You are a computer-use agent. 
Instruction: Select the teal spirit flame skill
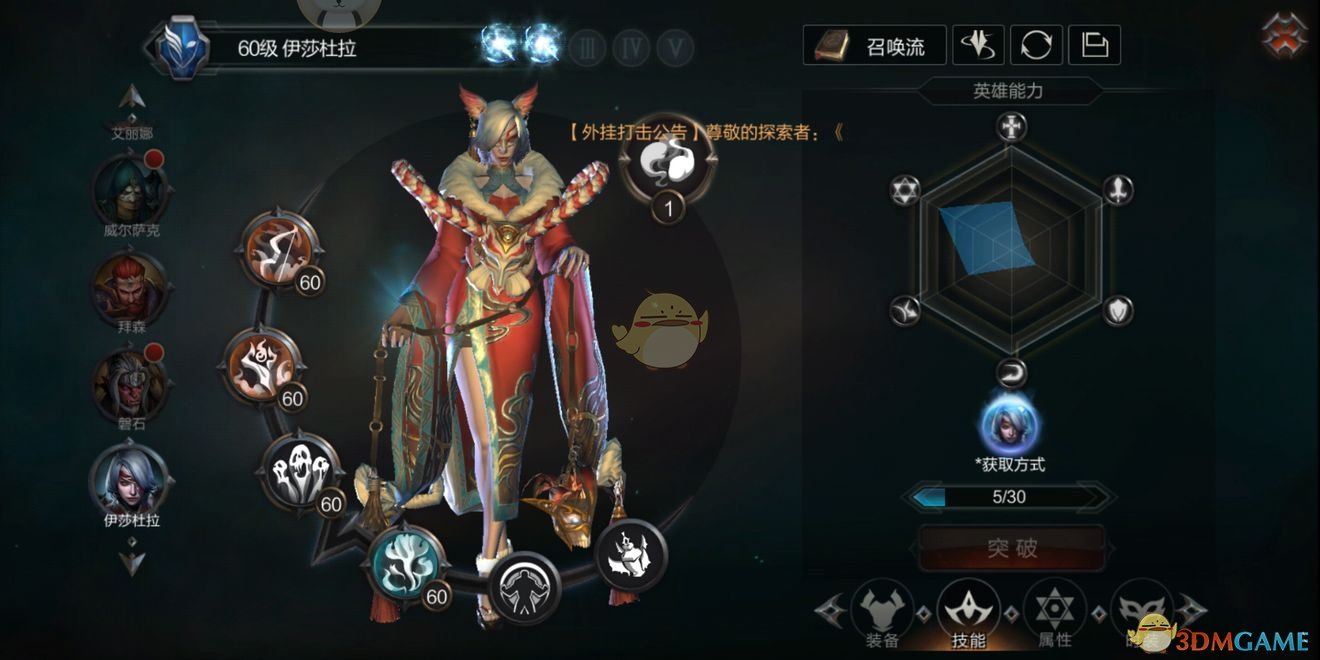(x=408, y=563)
